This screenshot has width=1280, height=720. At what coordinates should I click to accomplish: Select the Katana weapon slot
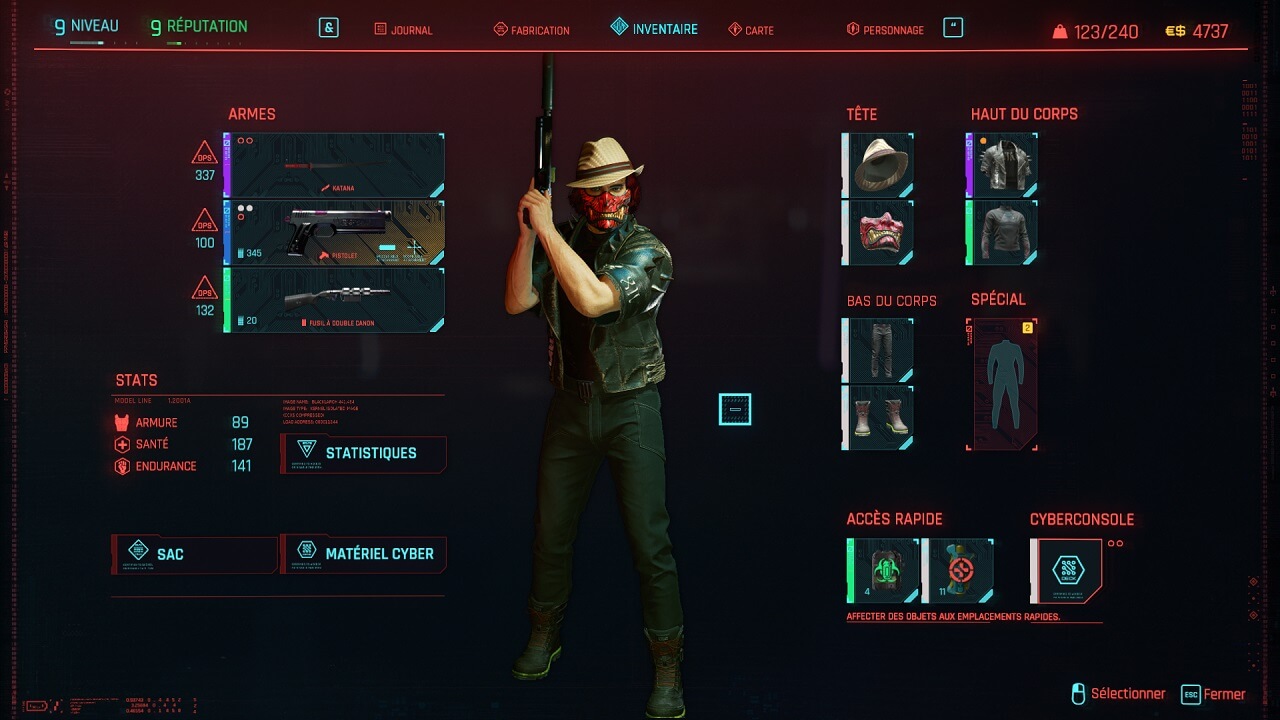[335, 165]
